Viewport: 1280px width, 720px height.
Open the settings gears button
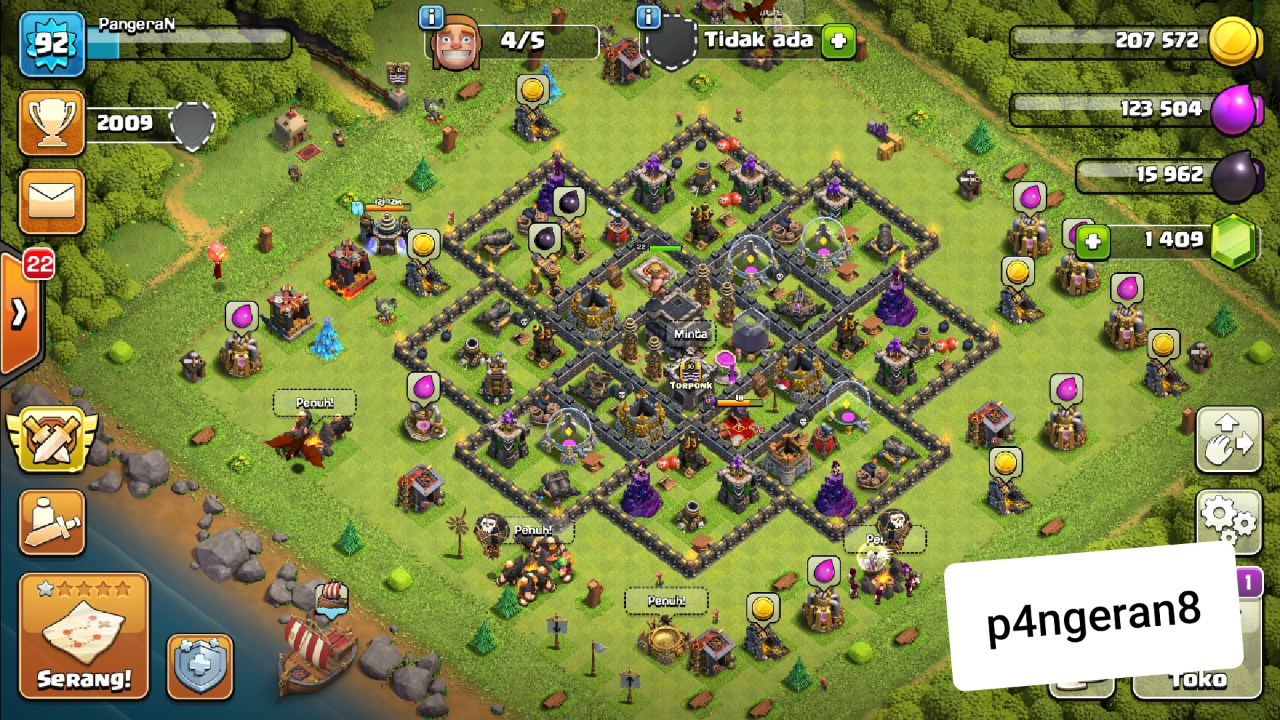coord(1228,518)
